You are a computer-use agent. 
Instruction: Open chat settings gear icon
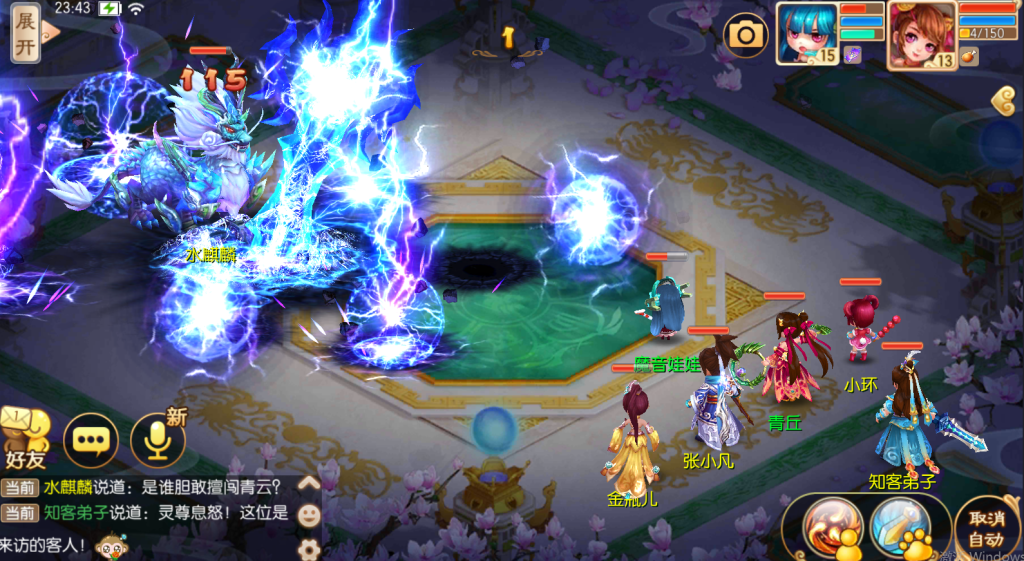click(310, 548)
